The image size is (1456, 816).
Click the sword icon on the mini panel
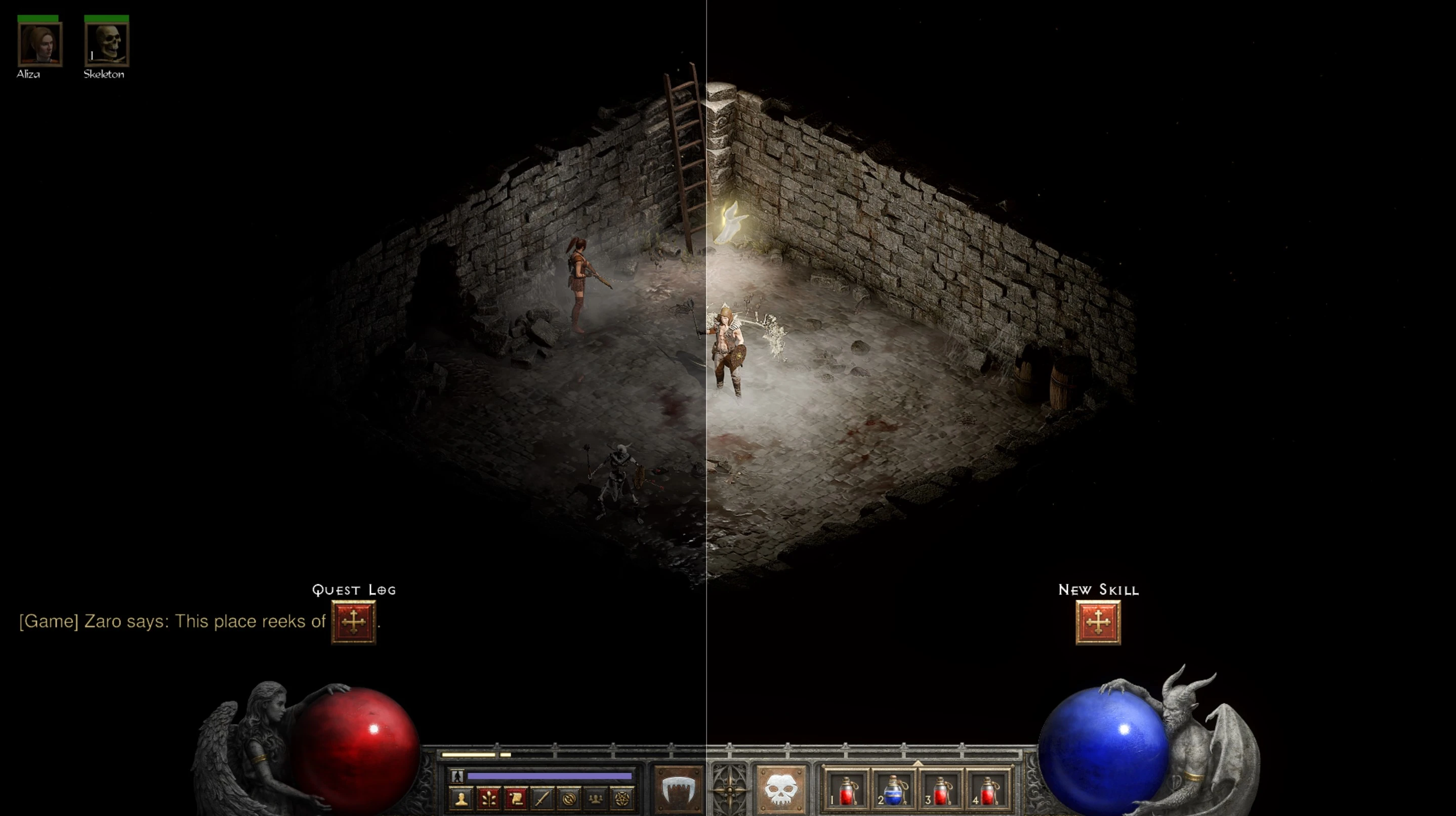click(542, 800)
